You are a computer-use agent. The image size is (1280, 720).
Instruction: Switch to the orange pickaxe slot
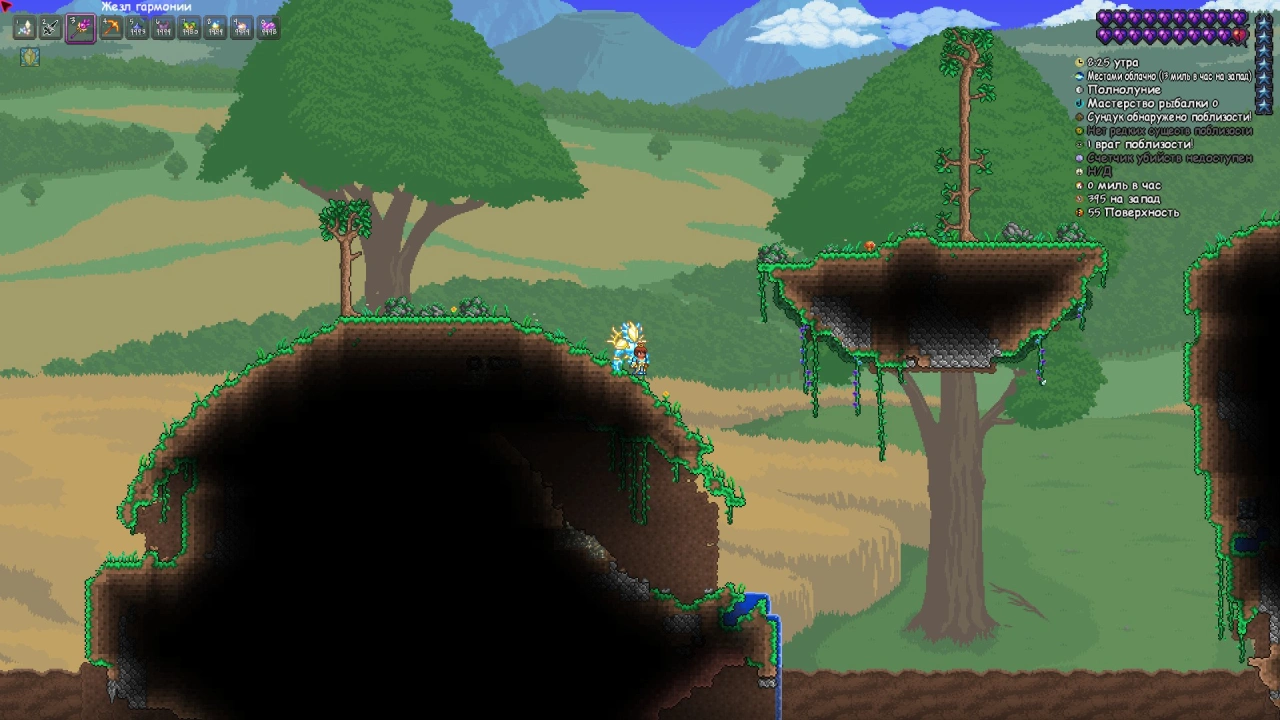(x=111, y=29)
